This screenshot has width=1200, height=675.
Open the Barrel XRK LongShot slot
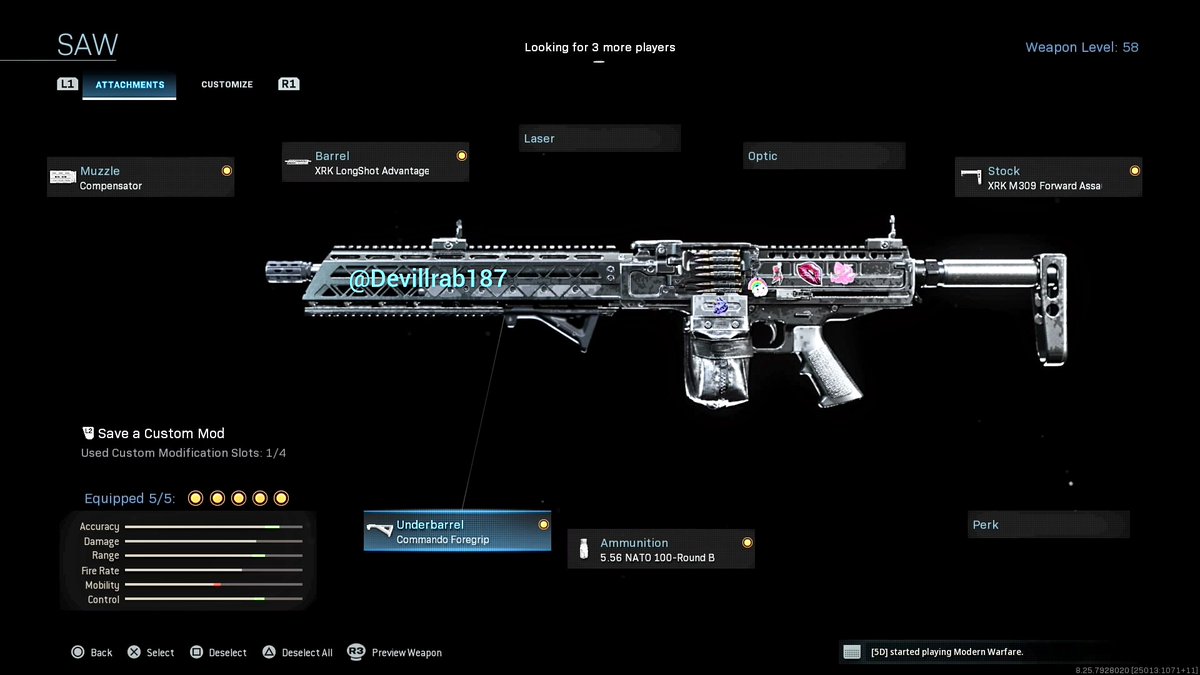[376, 163]
